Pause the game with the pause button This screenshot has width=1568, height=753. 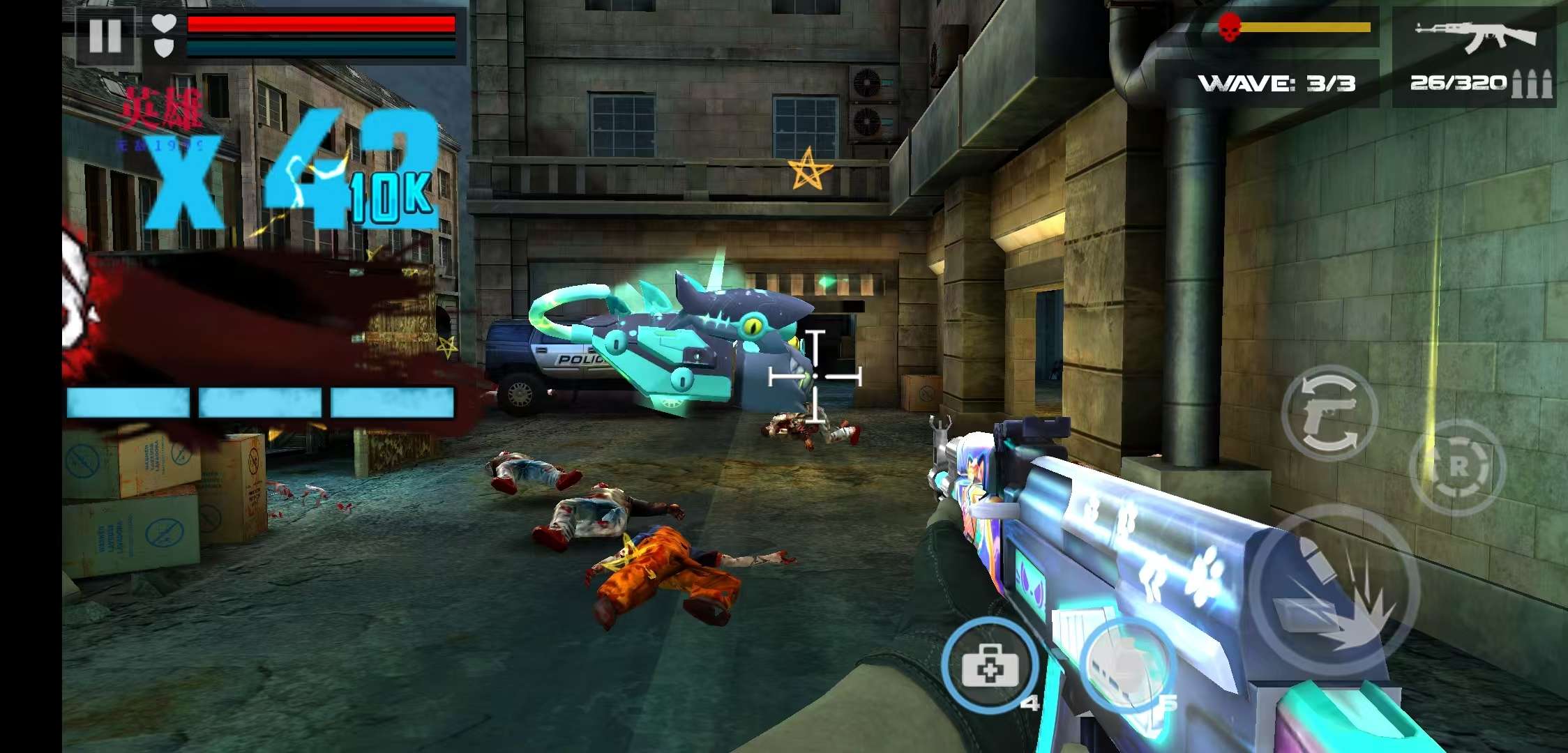pyautogui.click(x=105, y=35)
